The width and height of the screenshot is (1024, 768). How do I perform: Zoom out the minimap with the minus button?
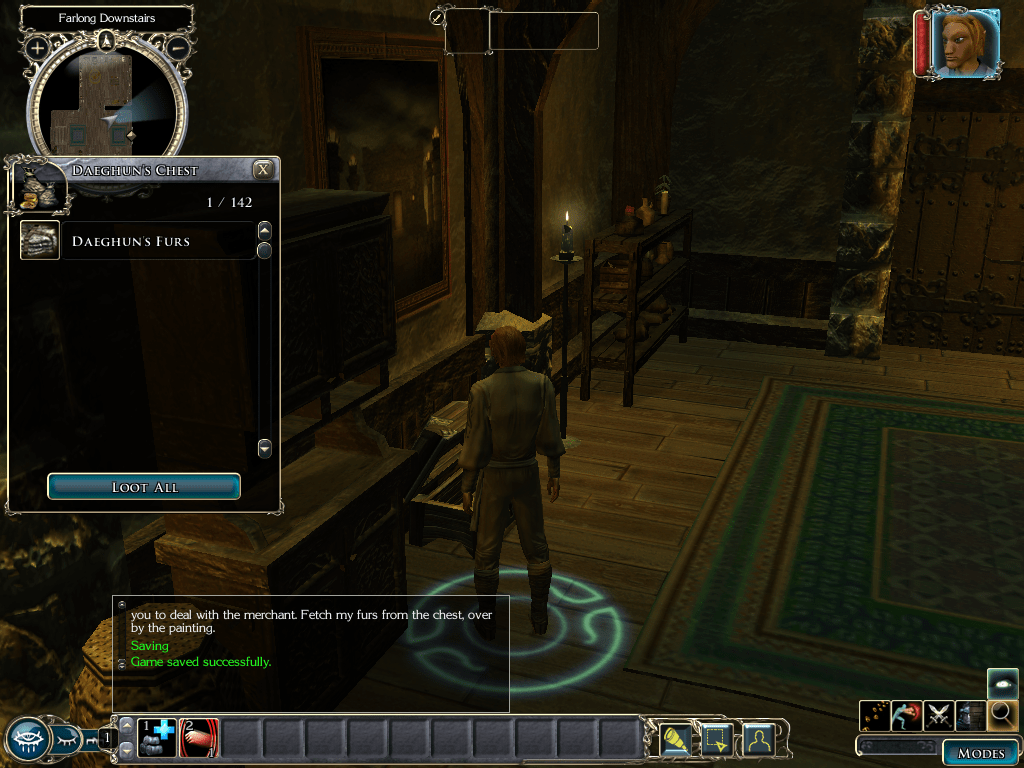[x=177, y=47]
